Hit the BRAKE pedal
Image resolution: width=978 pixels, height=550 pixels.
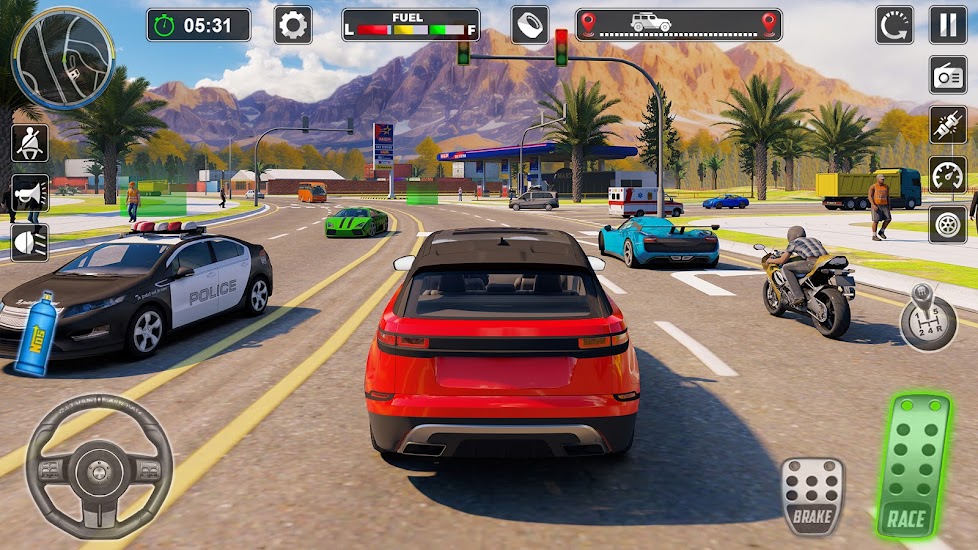(x=811, y=497)
